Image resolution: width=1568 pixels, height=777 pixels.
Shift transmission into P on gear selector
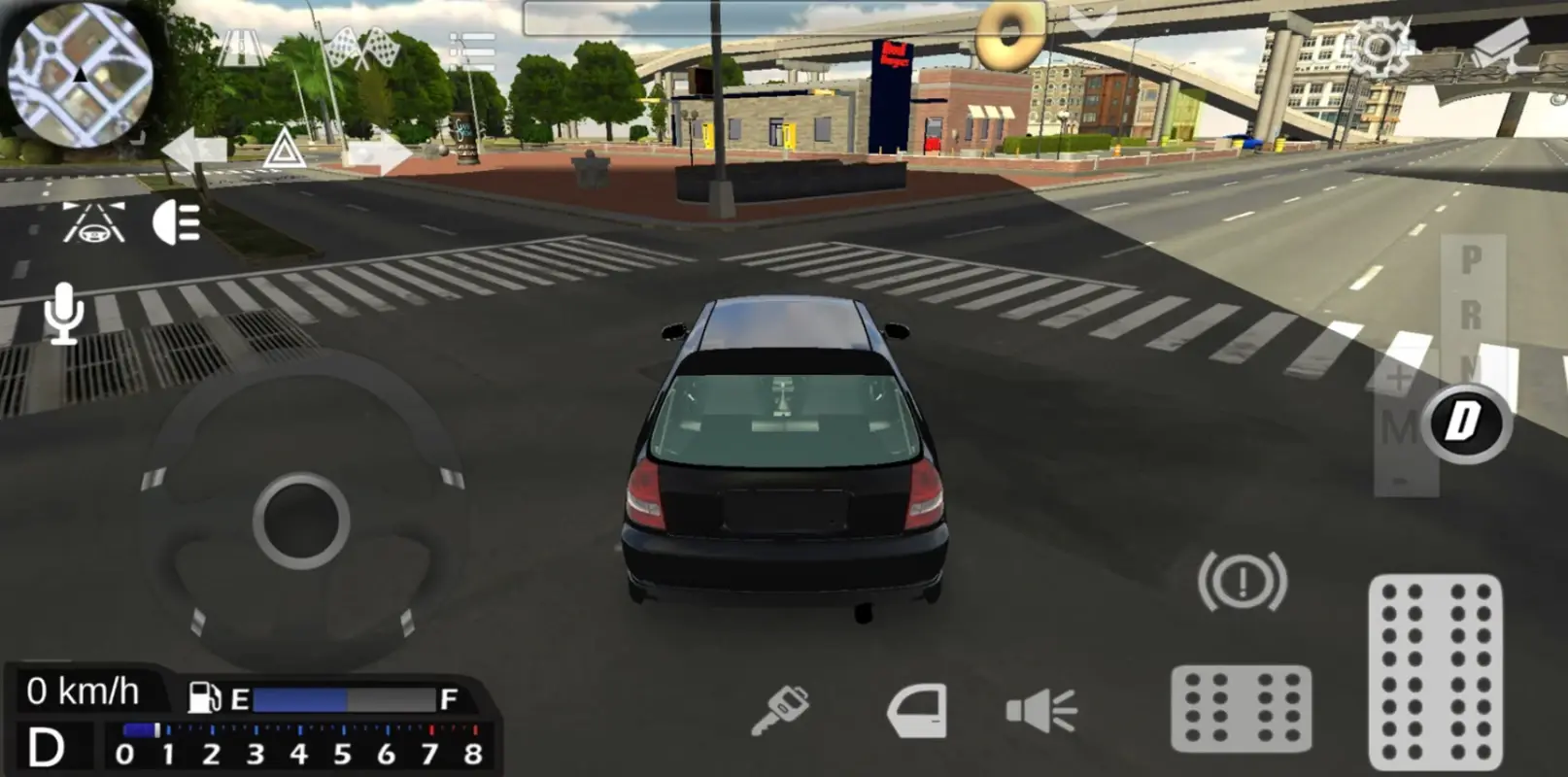(x=1470, y=257)
